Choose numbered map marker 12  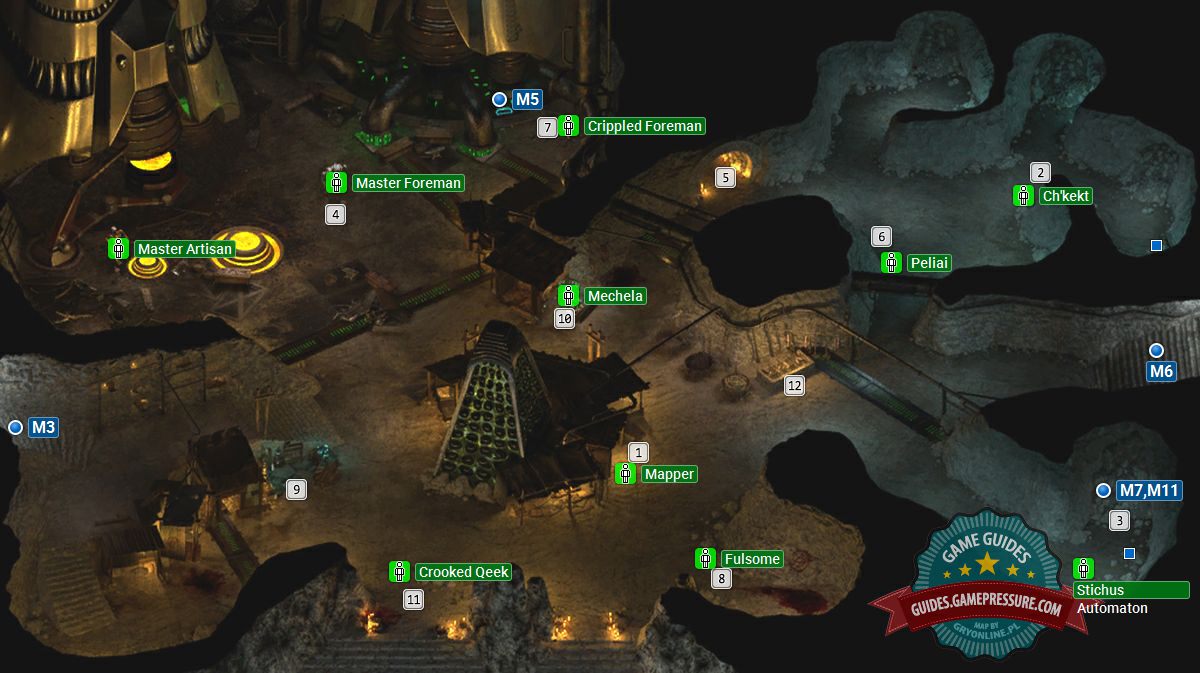point(794,385)
